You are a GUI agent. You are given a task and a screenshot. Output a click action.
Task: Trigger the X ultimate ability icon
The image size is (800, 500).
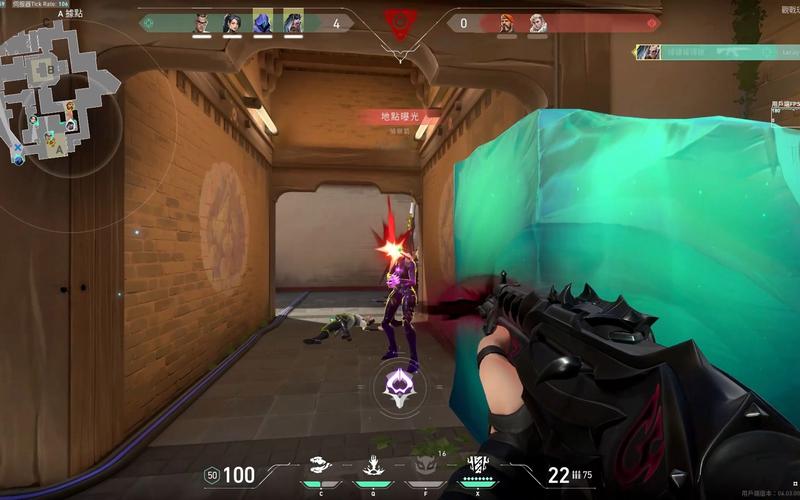(479, 466)
